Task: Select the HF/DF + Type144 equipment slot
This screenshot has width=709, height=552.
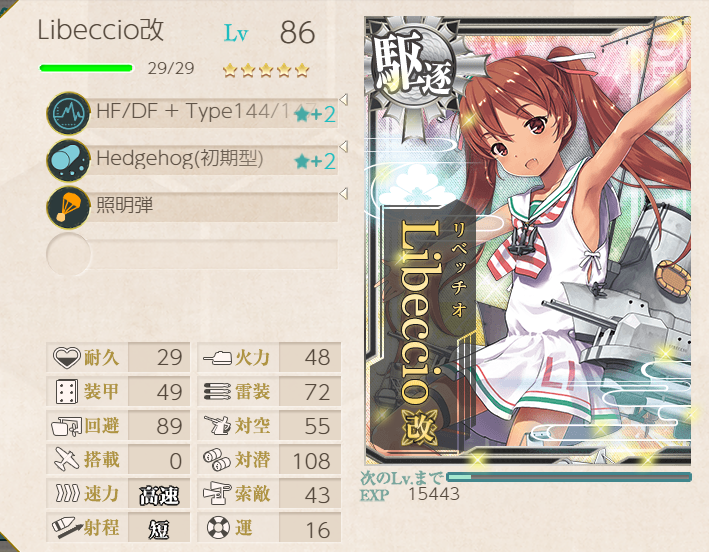Action: coord(192,112)
